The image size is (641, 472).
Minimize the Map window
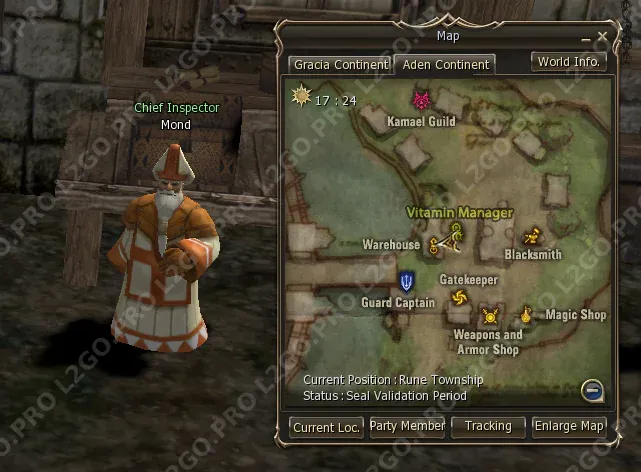pos(588,37)
